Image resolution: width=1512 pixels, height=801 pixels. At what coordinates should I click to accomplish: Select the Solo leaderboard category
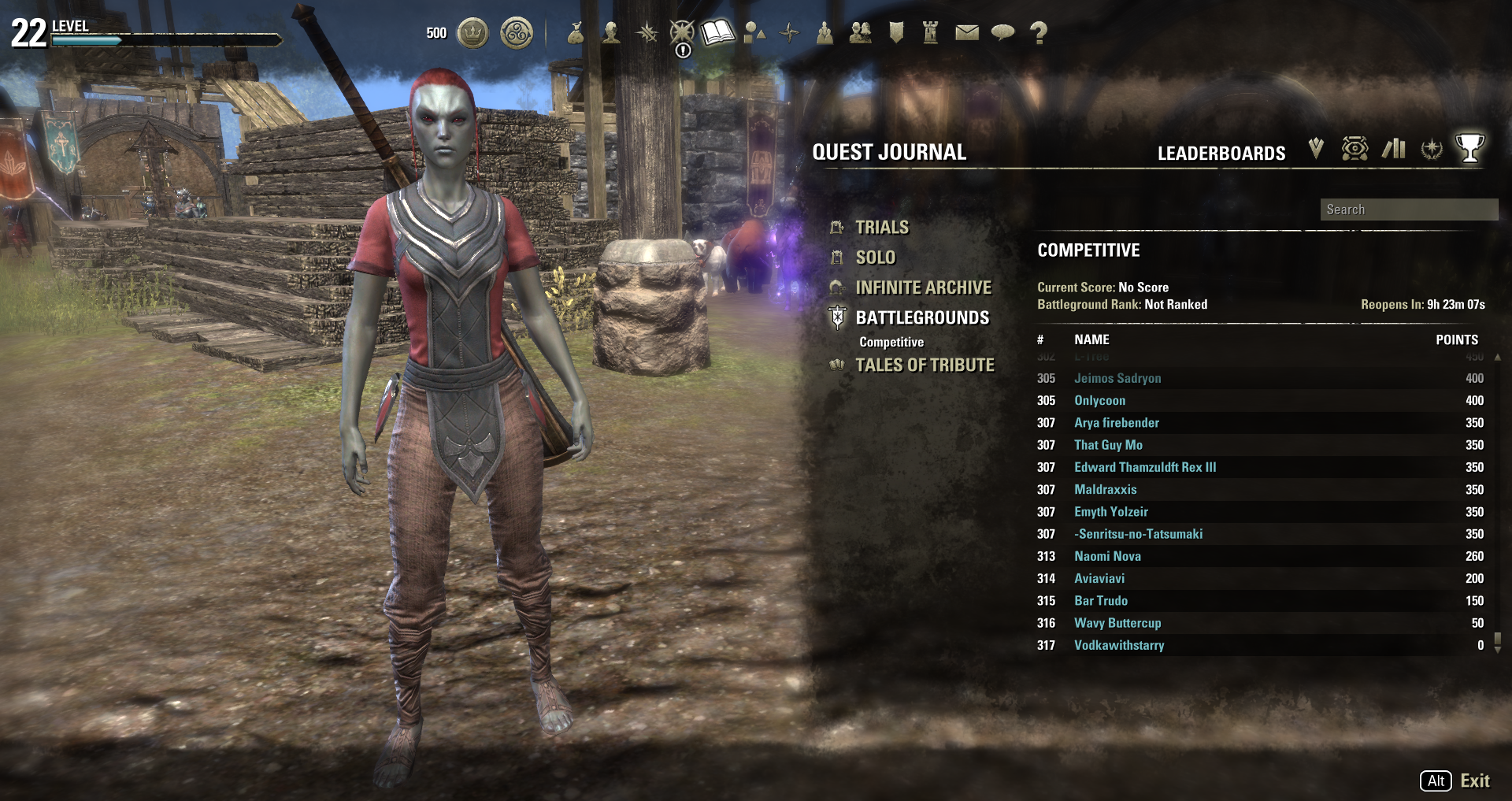[x=875, y=258]
